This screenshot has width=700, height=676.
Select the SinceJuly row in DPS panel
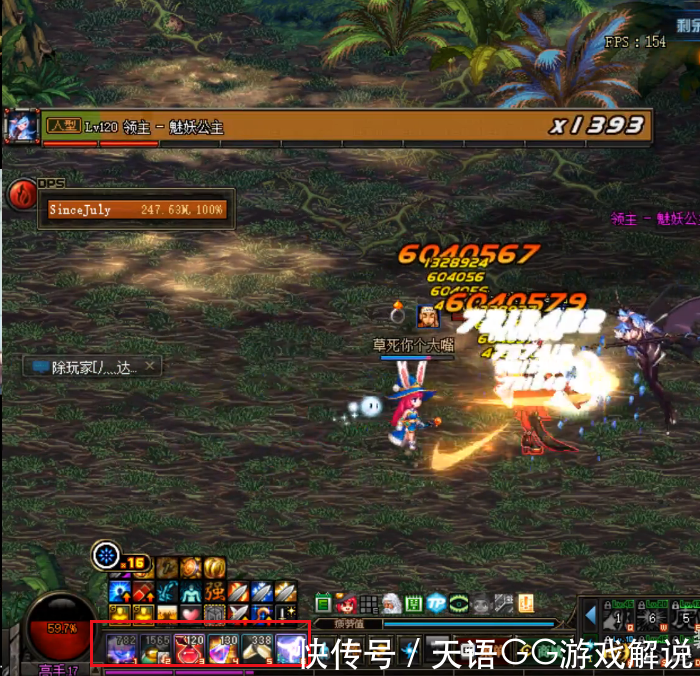[138, 210]
